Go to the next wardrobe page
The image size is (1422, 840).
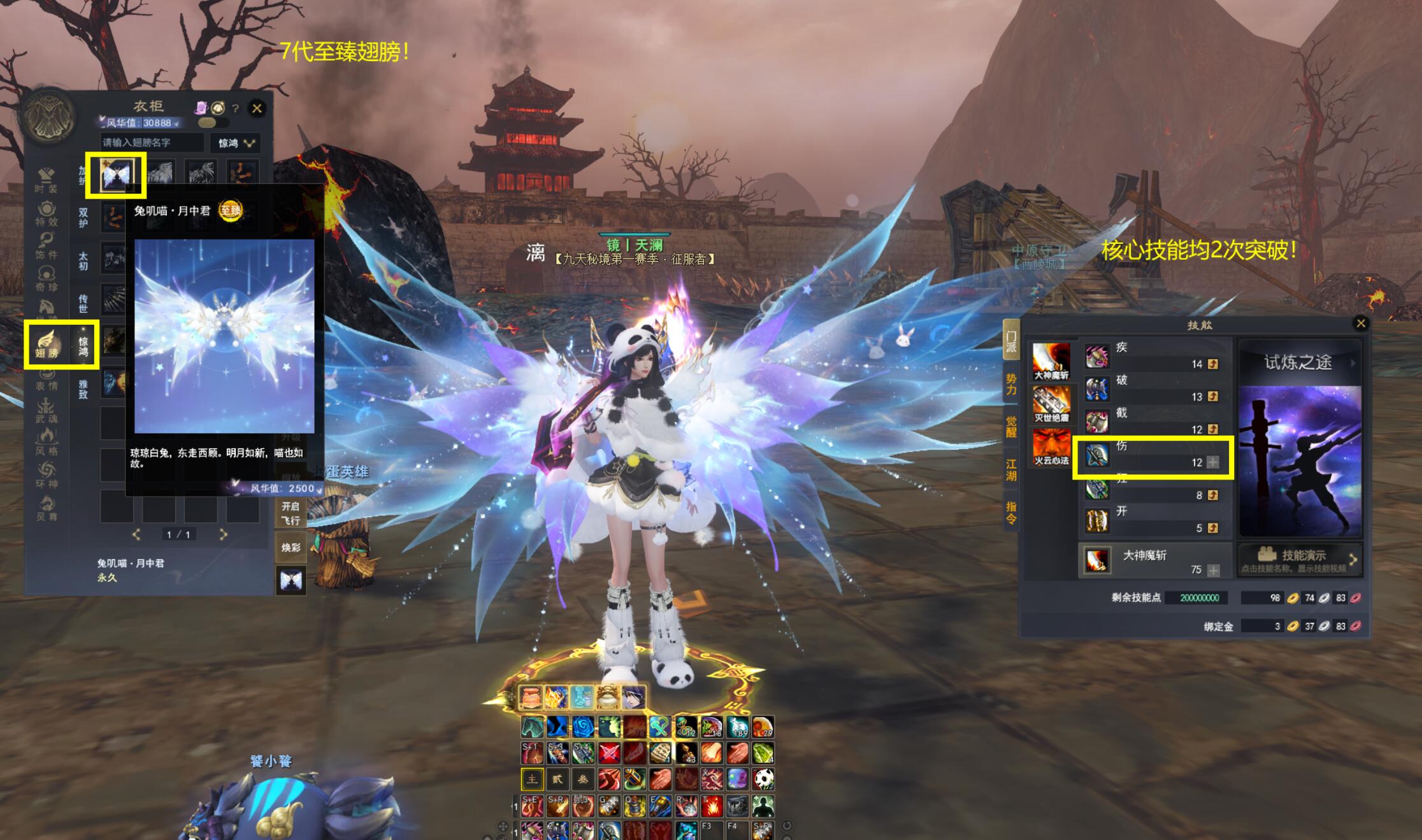tap(223, 534)
